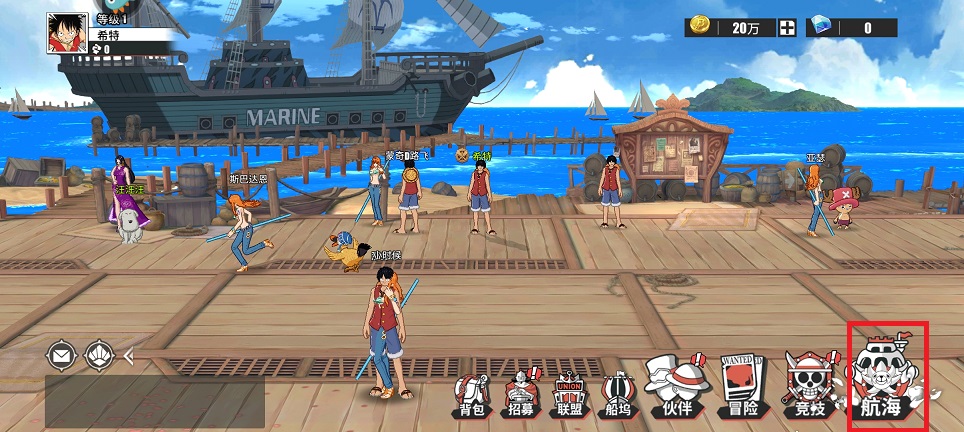Viewport: 964px width, 432px height.
Task: Open the 背包 backpack menu
Action: pyautogui.click(x=472, y=395)
